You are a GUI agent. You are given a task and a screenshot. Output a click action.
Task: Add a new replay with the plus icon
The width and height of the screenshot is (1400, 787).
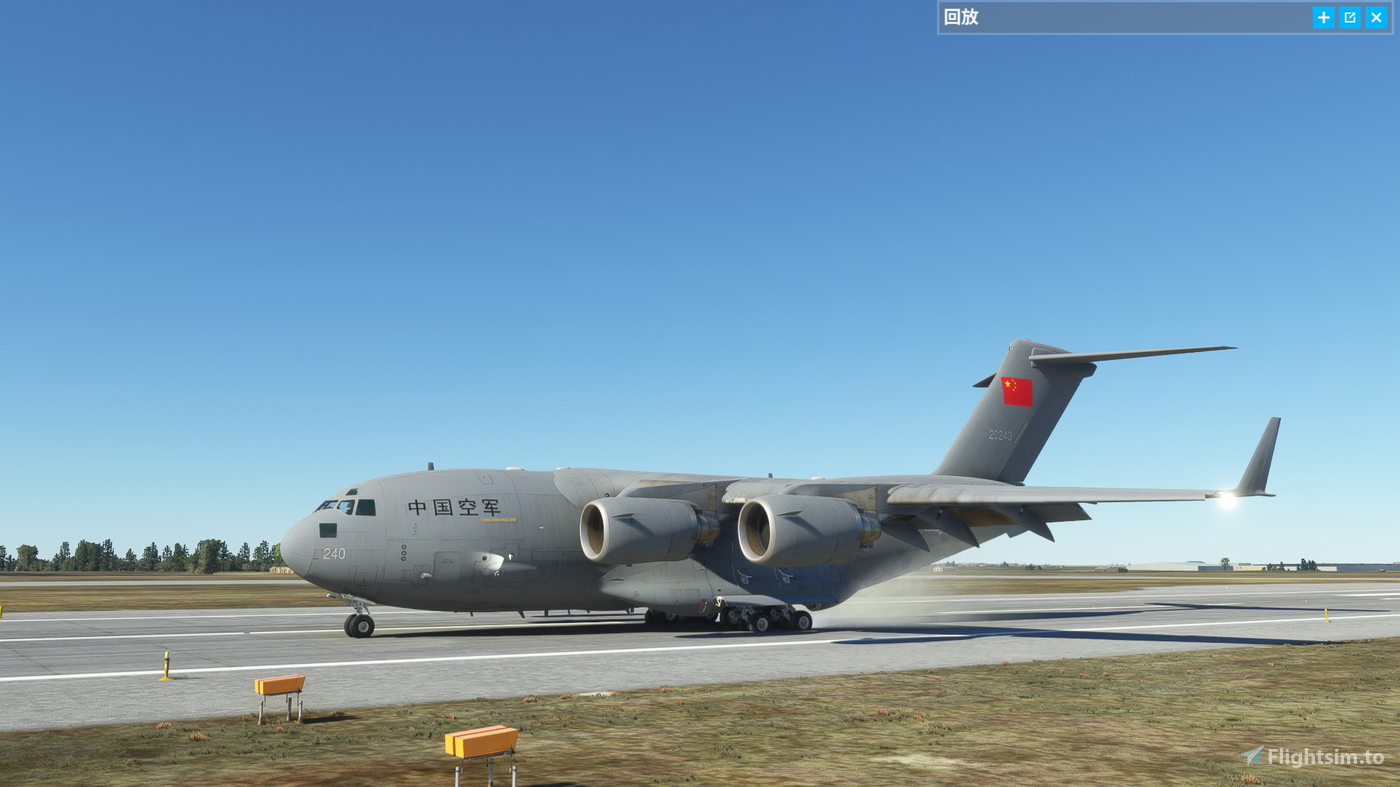1322,17
